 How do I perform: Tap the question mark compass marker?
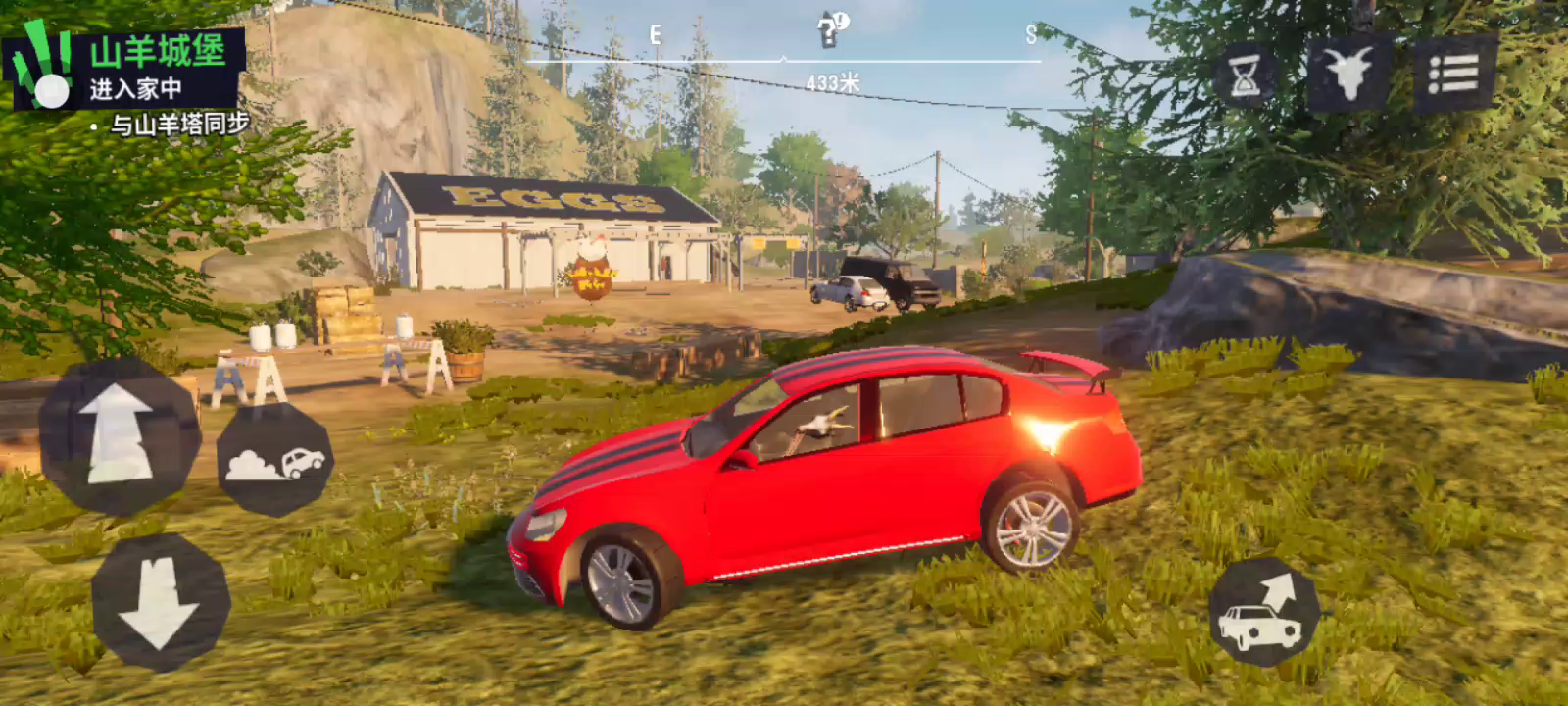pyautogui.click(x=832, y=31)
